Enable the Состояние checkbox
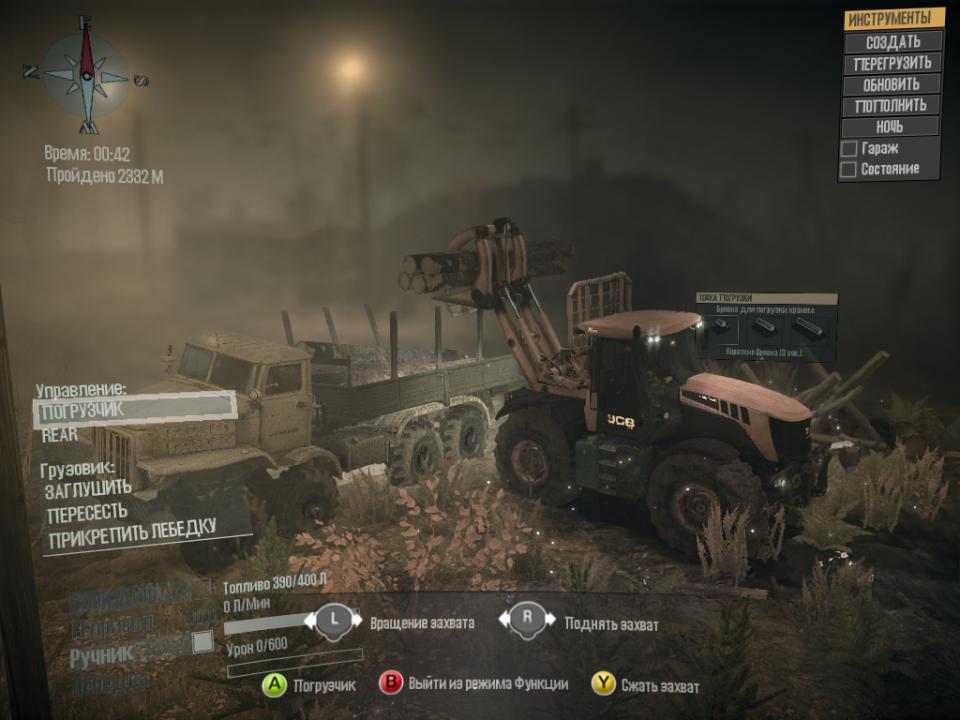 (849, 170)
